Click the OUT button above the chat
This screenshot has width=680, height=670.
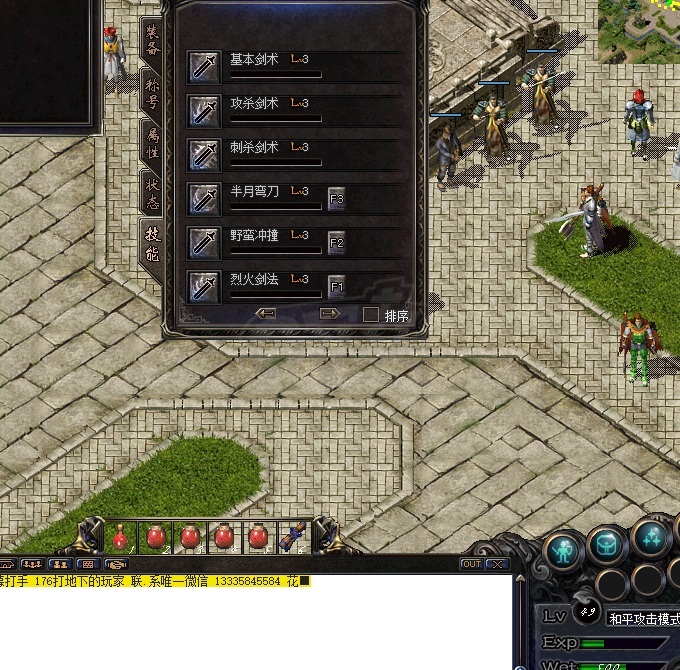point(471,564)
